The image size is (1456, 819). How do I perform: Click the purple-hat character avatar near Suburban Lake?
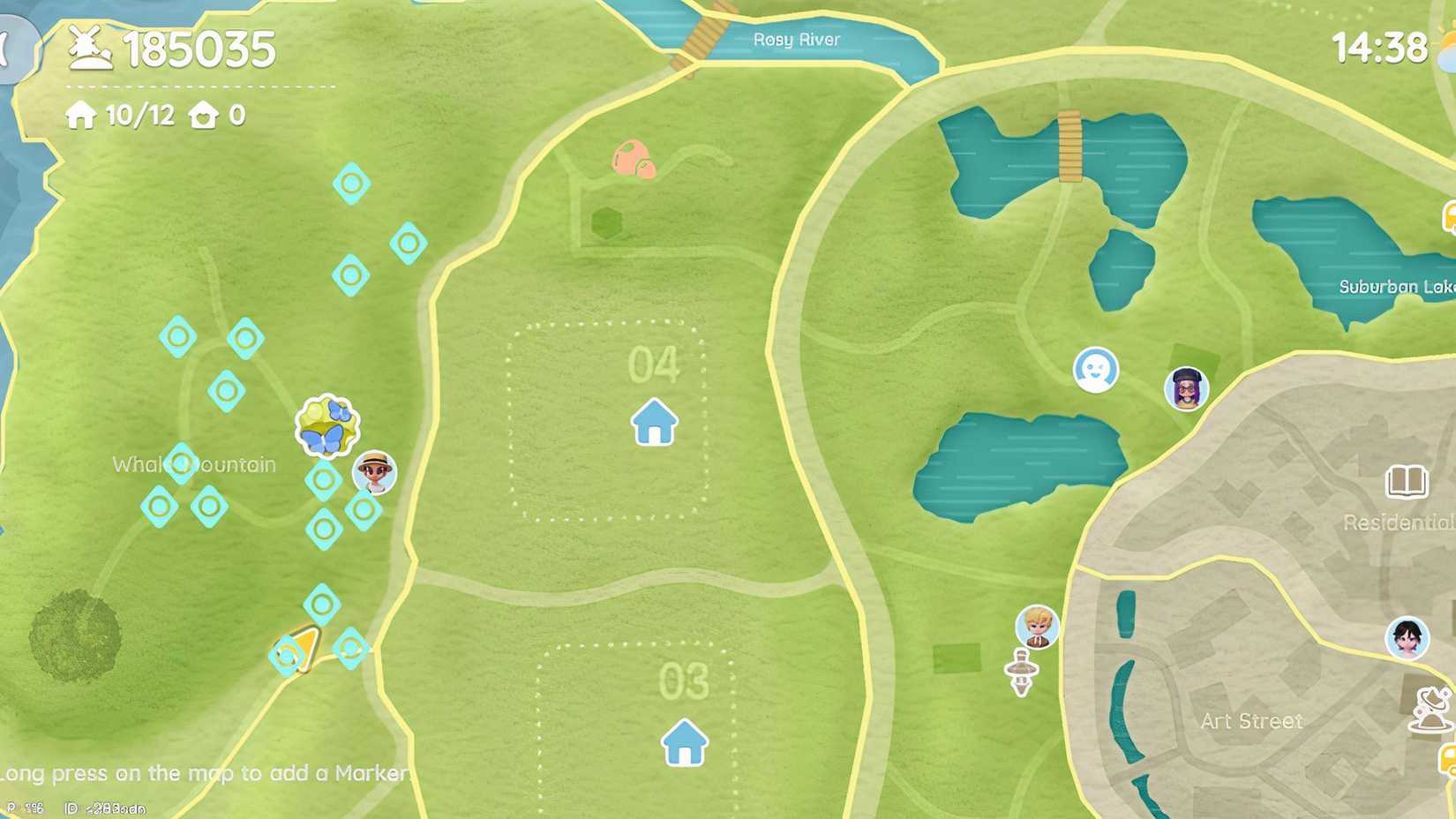[x=1186, y=387]
